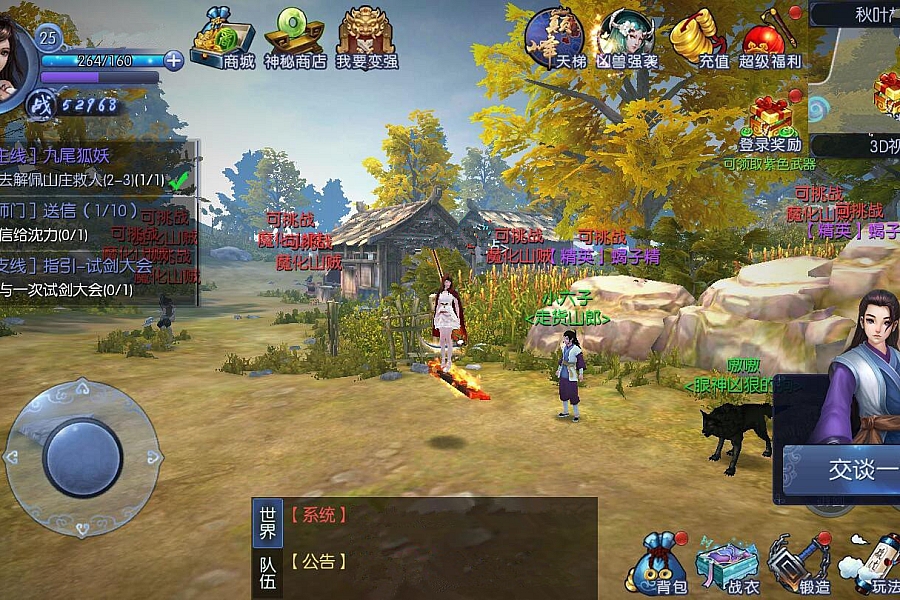The image size is (900, 600).
Task: Open the 天梯 ladder icon
Action: [x=555, y=38]
